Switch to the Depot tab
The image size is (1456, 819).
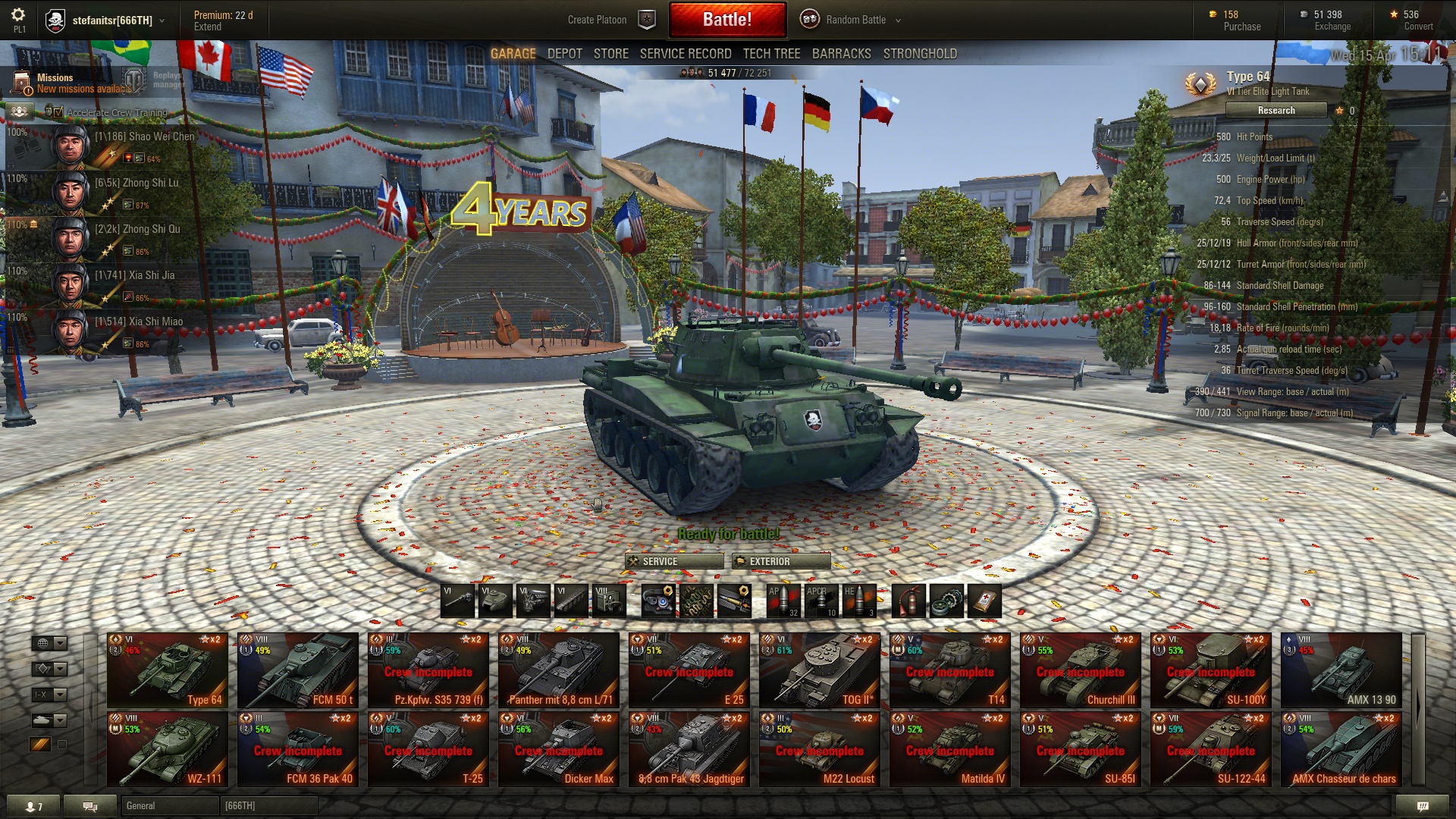[x=565, y=54]
